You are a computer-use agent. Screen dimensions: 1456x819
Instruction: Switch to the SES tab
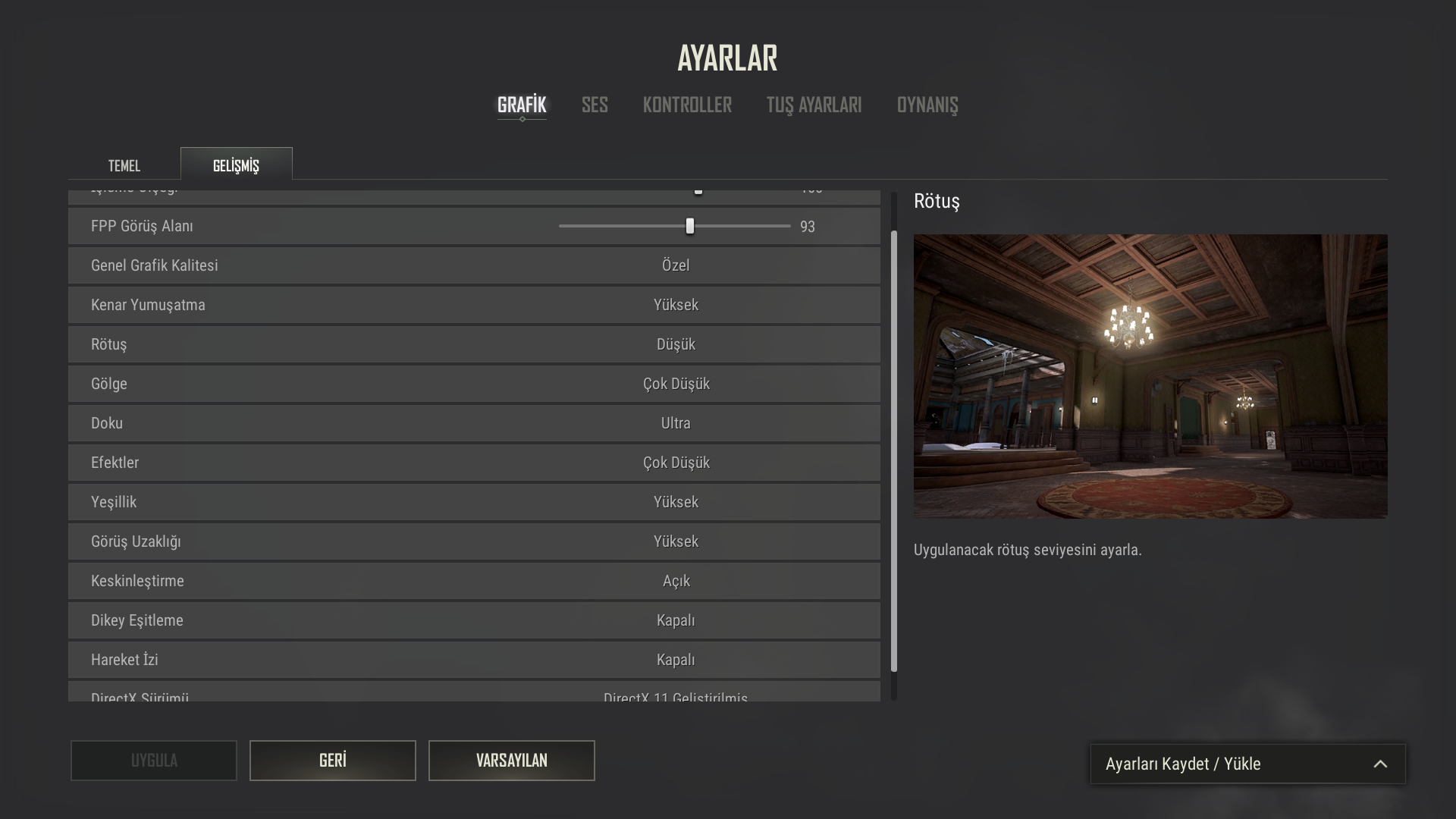coord(595,105)
